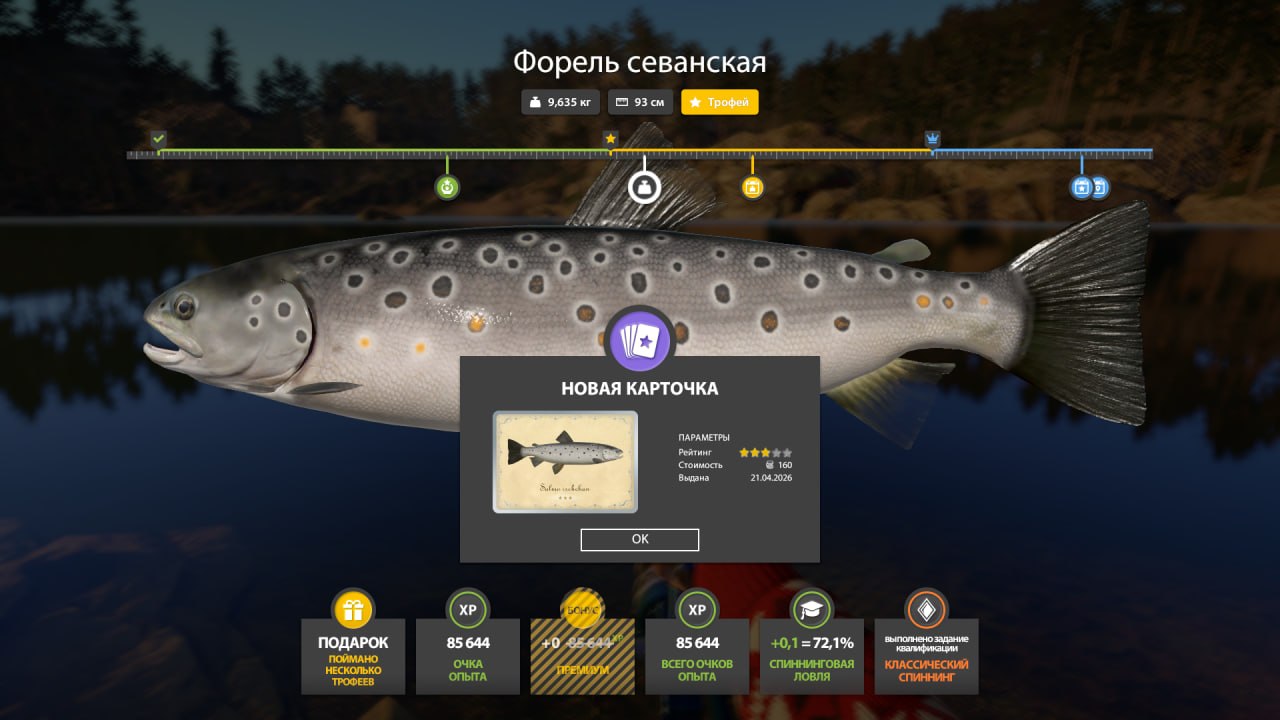
Task: Open the orange qualification diamond icon
Action: click(x=926, y=608)
